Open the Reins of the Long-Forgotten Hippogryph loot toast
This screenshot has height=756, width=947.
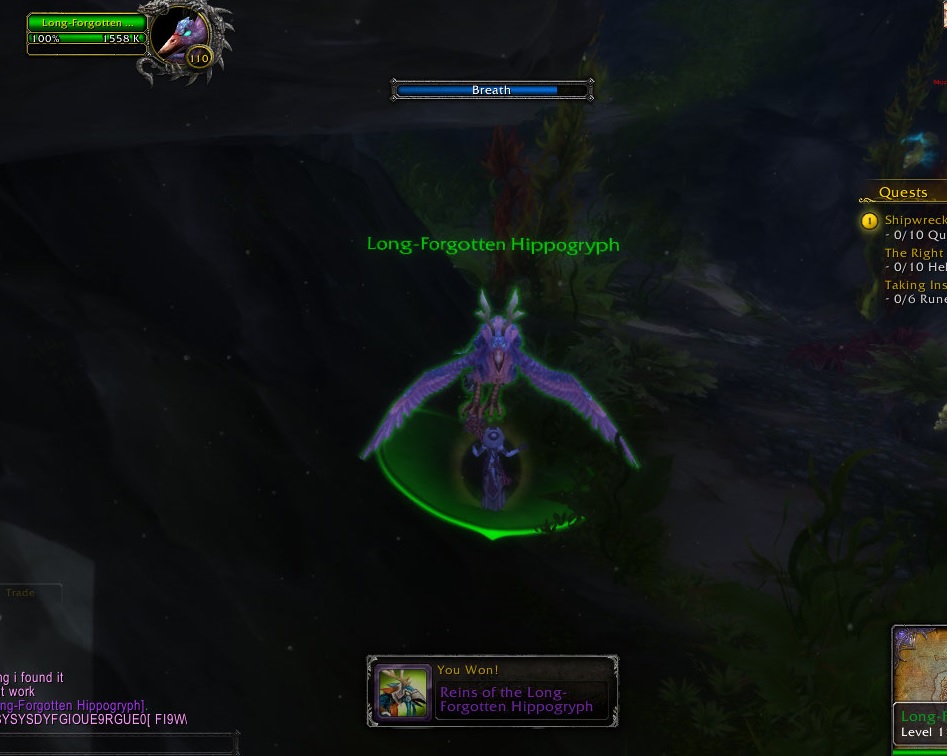tap(493, 691)
